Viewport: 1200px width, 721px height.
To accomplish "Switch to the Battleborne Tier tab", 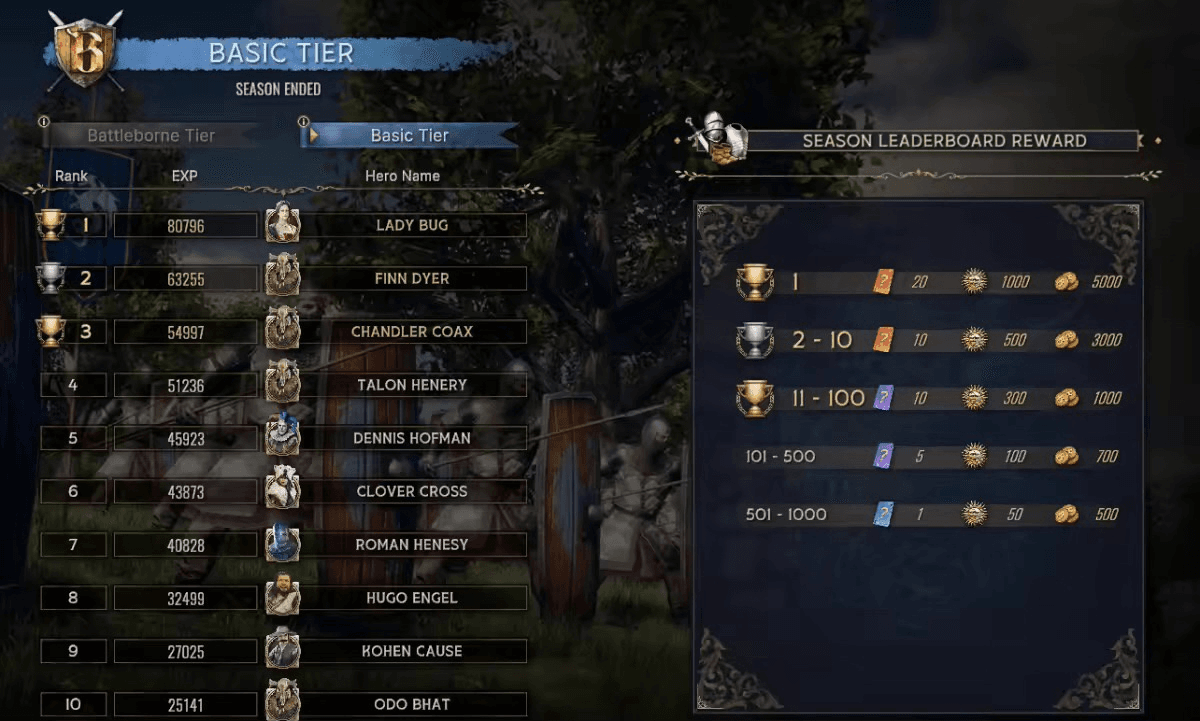I will point(151,135).
